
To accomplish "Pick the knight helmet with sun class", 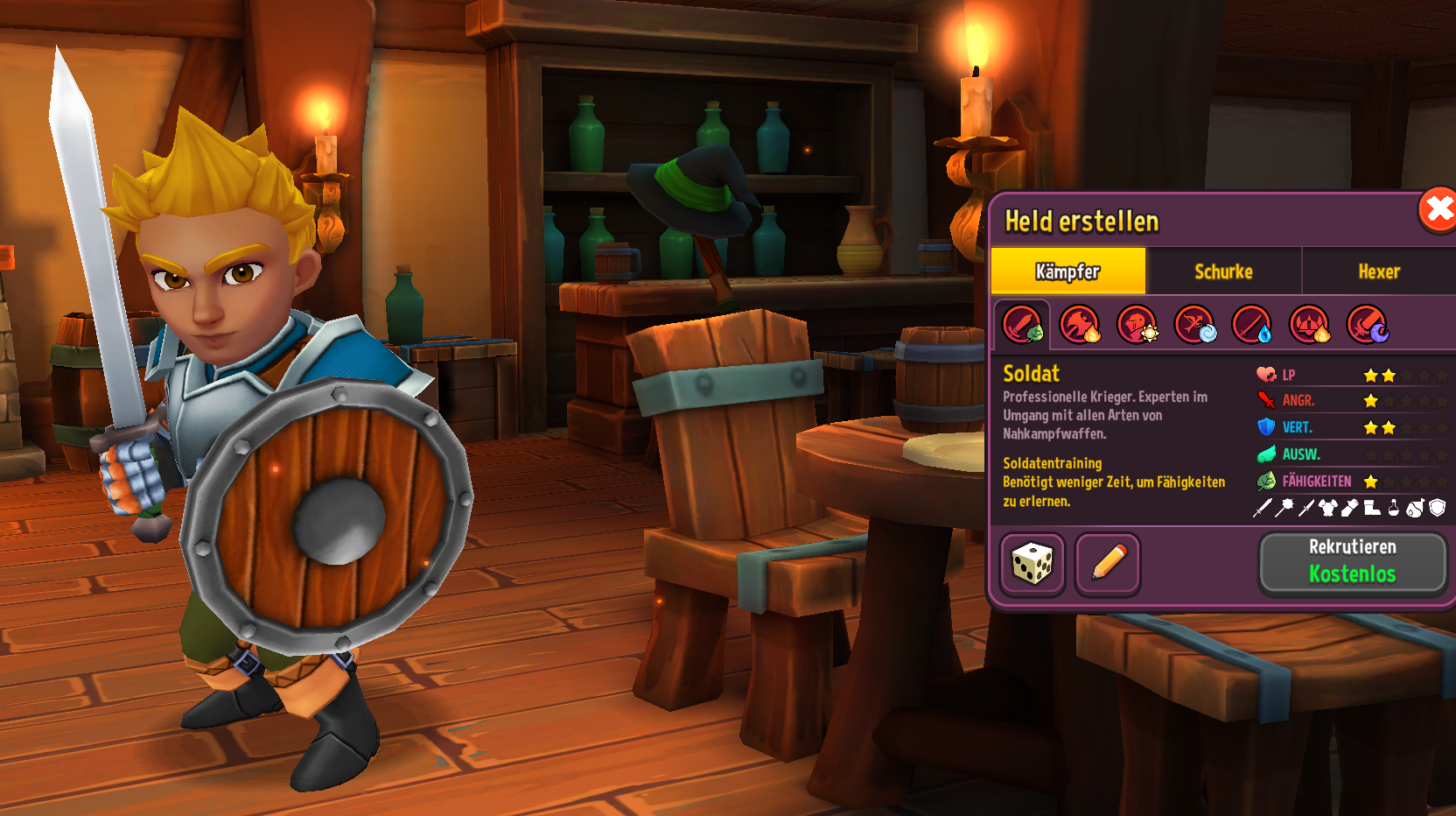I will (1137, 325).
